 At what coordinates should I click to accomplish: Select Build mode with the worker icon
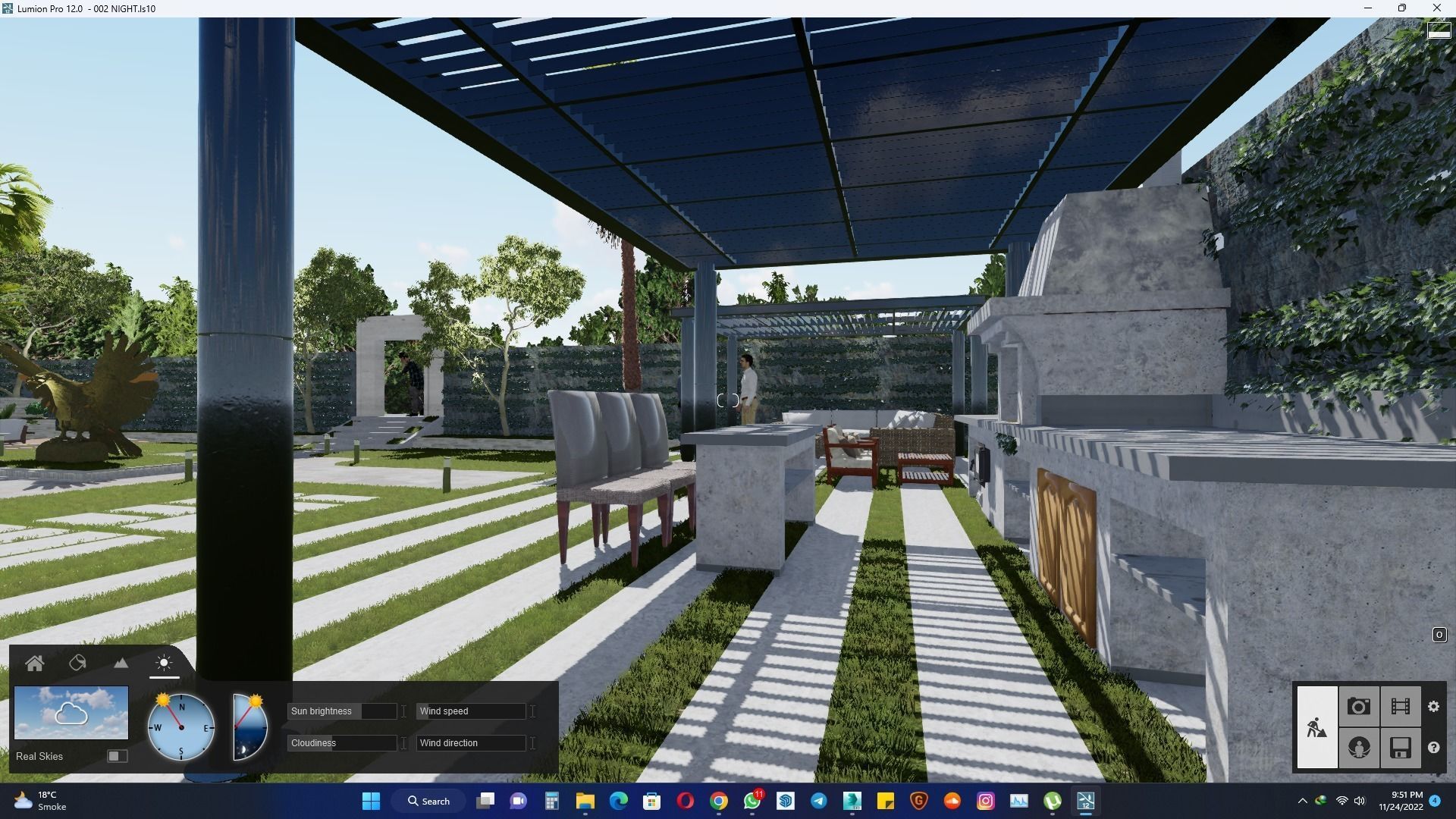pos(1317,726)
